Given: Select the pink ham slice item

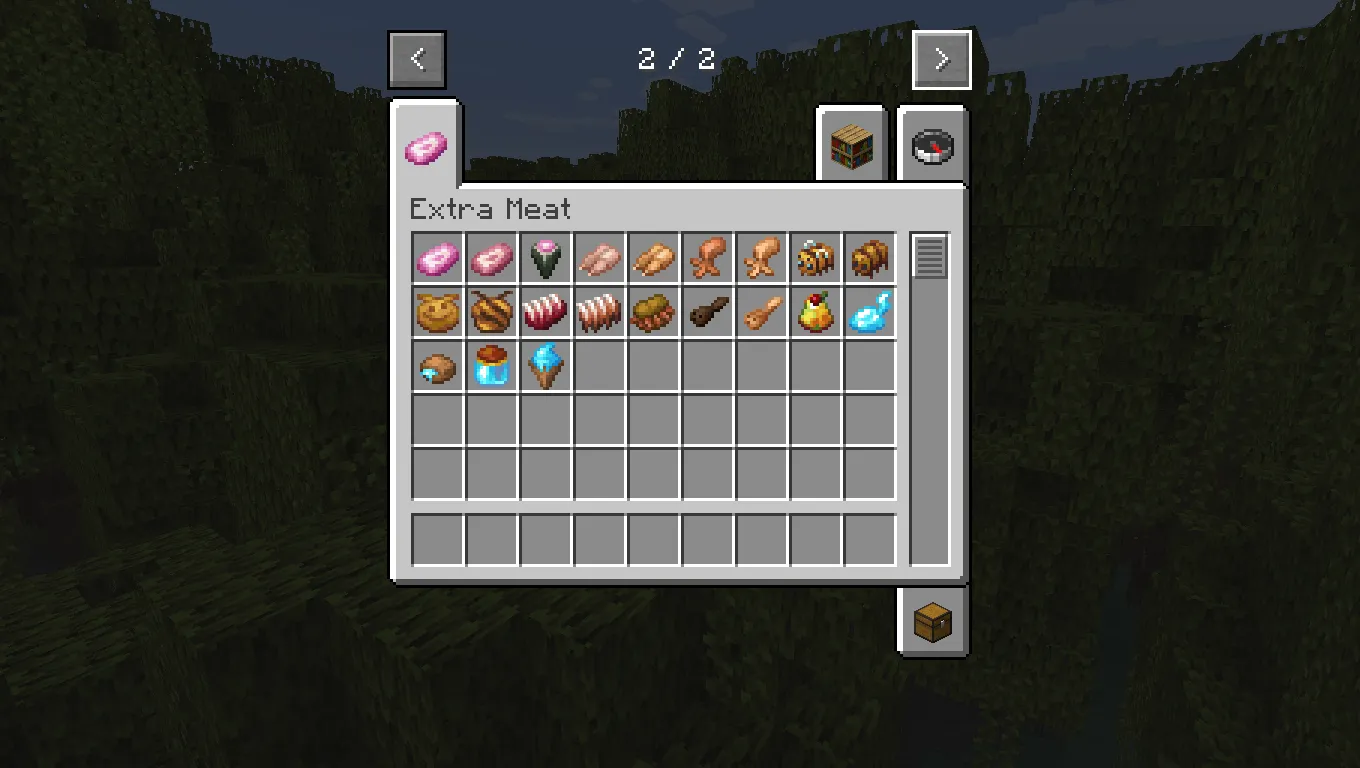Looking at the screenshot, I should pyautogui.click(x=437, y=258).
